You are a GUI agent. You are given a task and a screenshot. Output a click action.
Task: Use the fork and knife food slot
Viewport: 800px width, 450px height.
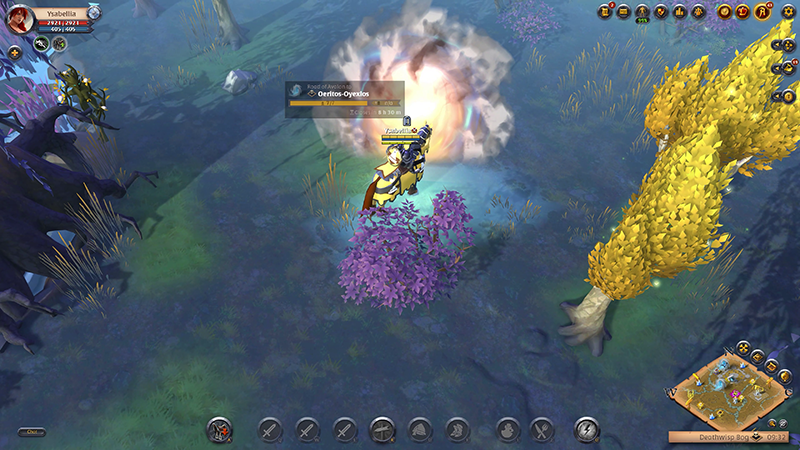542,430
